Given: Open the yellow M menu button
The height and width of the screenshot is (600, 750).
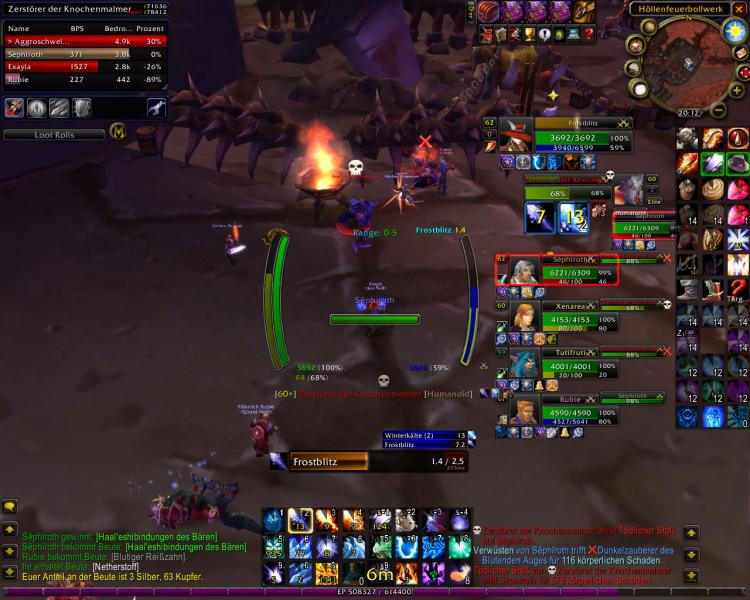Looking at the screenshot, I should 118,133.
